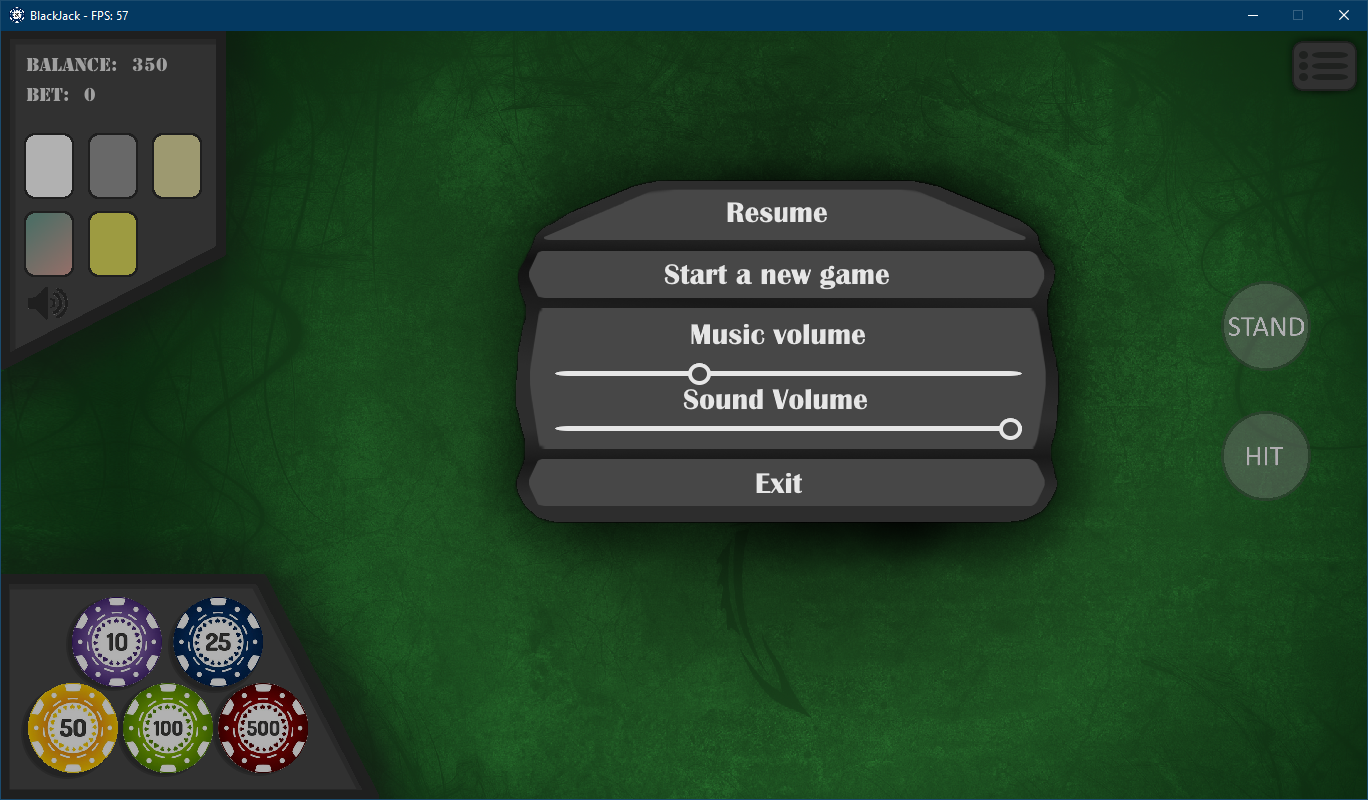
Task: Select the light gray card back swatch
Action: (48, 166)
